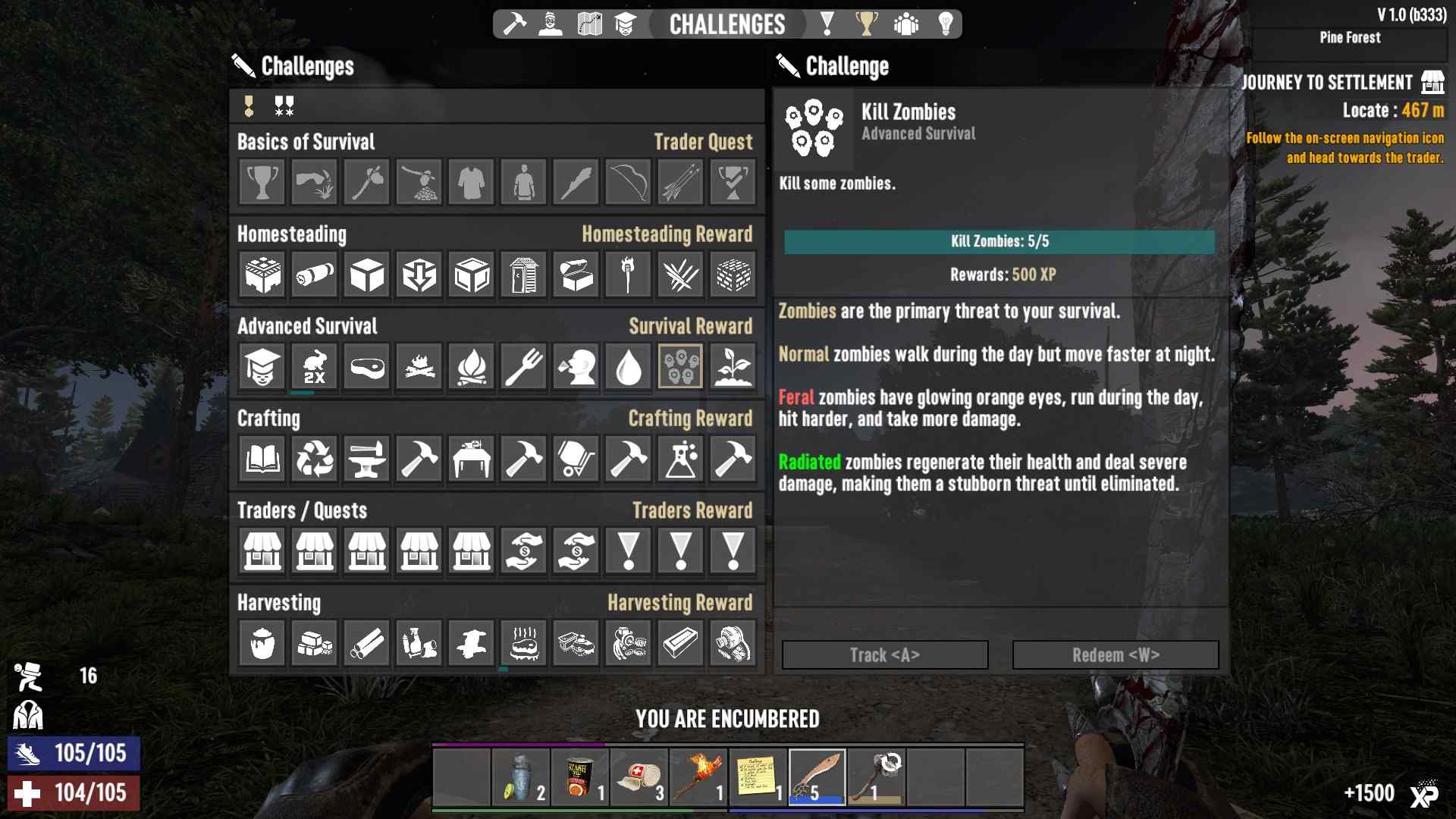Viewport: 1456px width, 819px height.
Task: Switch to the character tab
Action: click(x=551, y=24)
